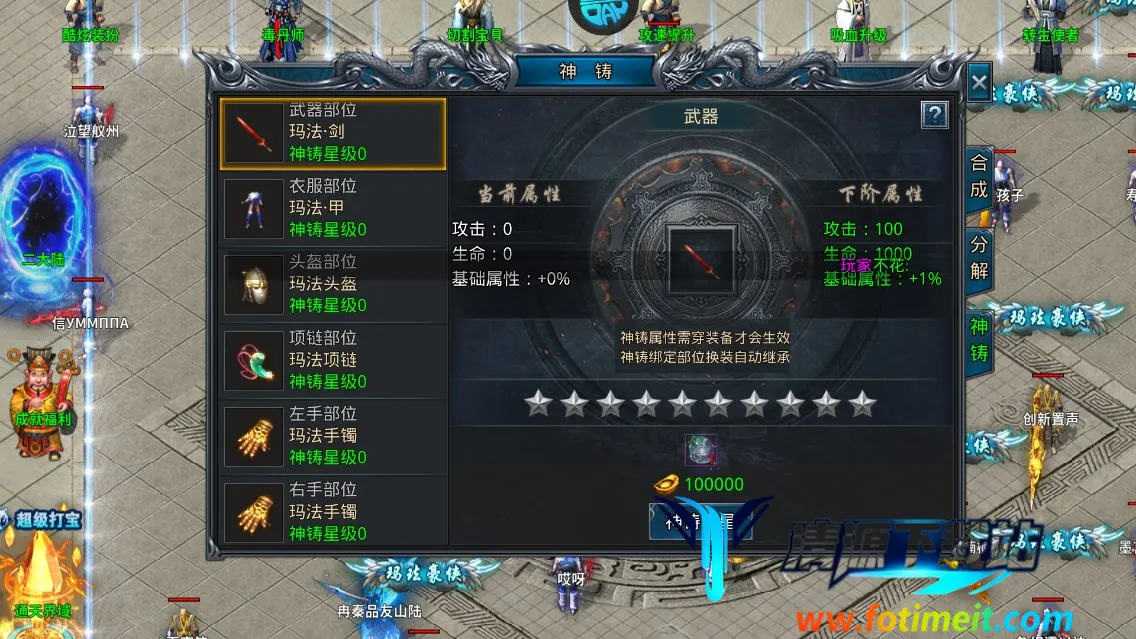The height and width of the screenshot is (639, 1136).
Task: Click the forging material gem icon
Action: (701, 450)
